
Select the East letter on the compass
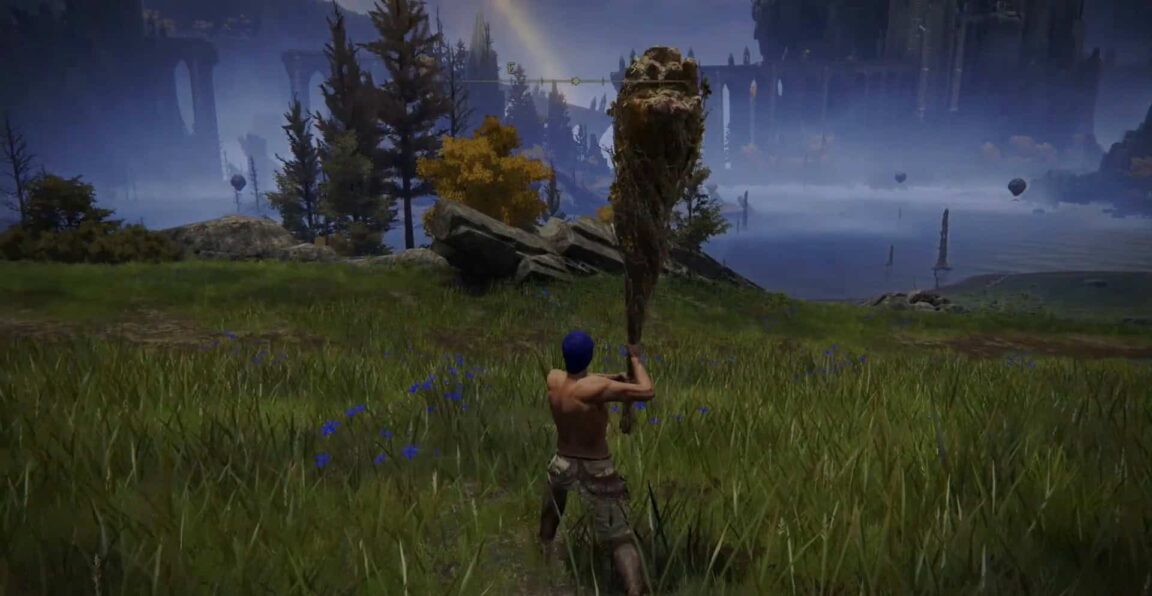[x=511, y=68]
